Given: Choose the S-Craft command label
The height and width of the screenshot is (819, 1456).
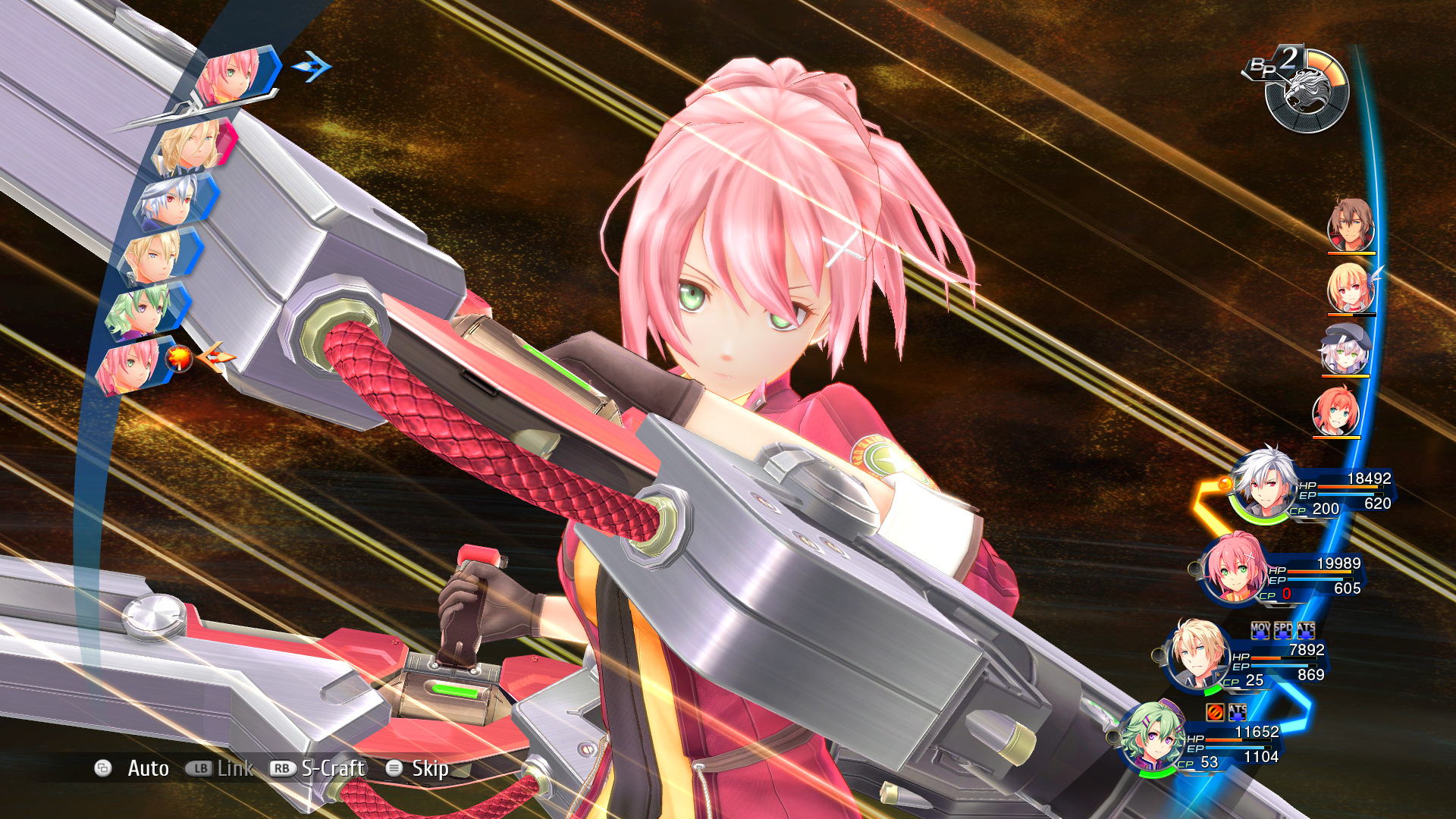Looking at the screenshot, I should [x=333, y=768].
